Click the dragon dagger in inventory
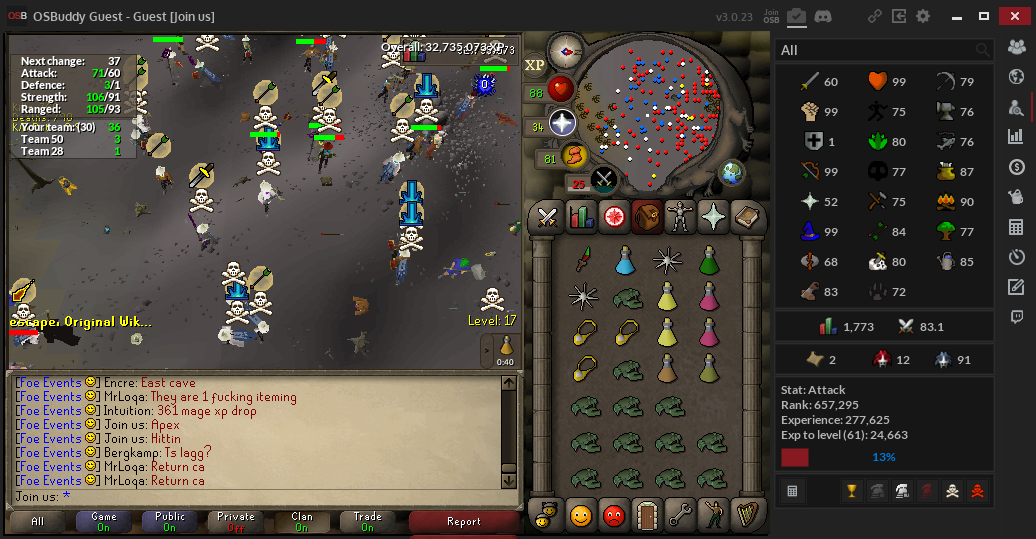 point(582,261)
